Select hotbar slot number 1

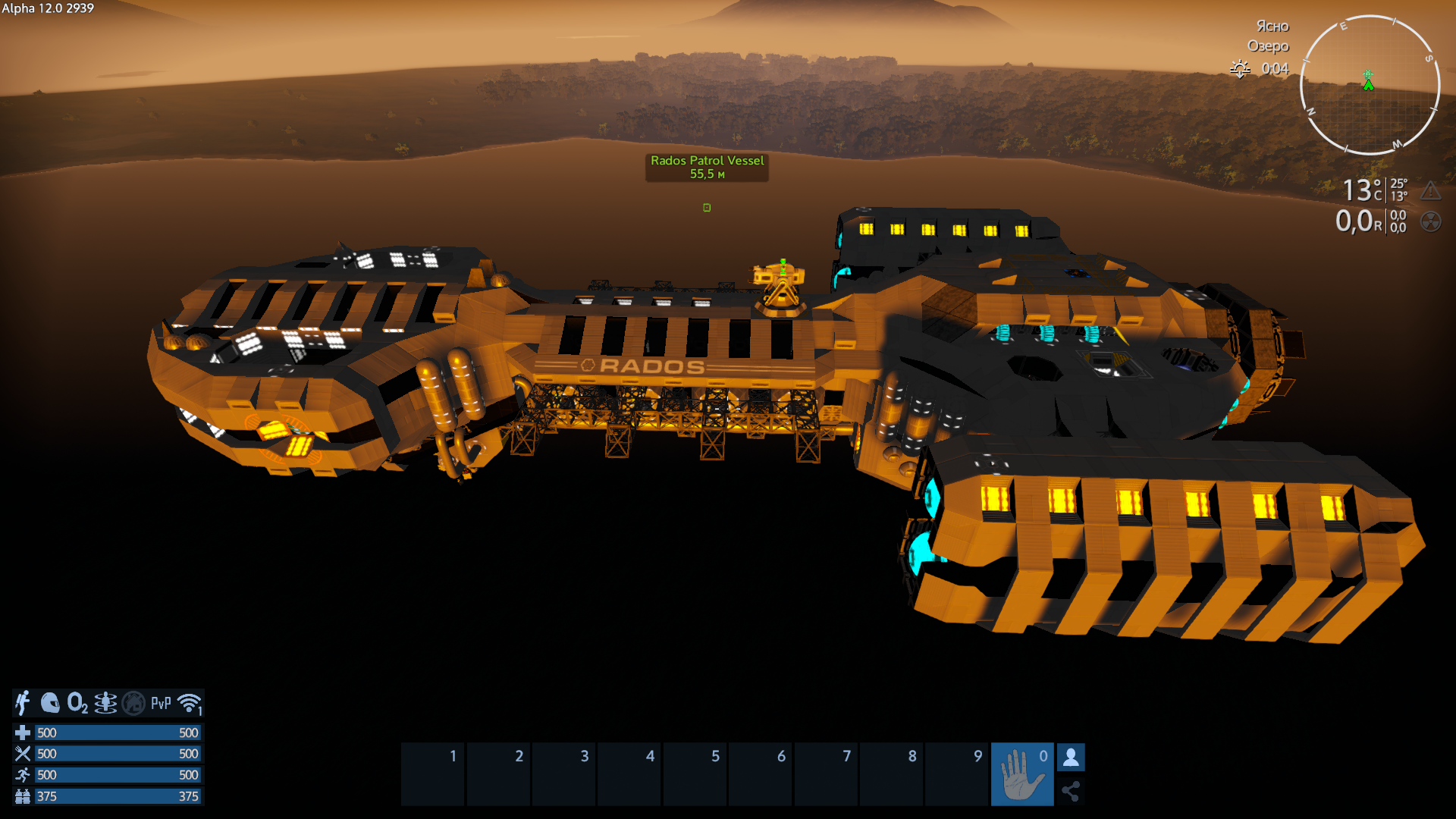(433, 773)
